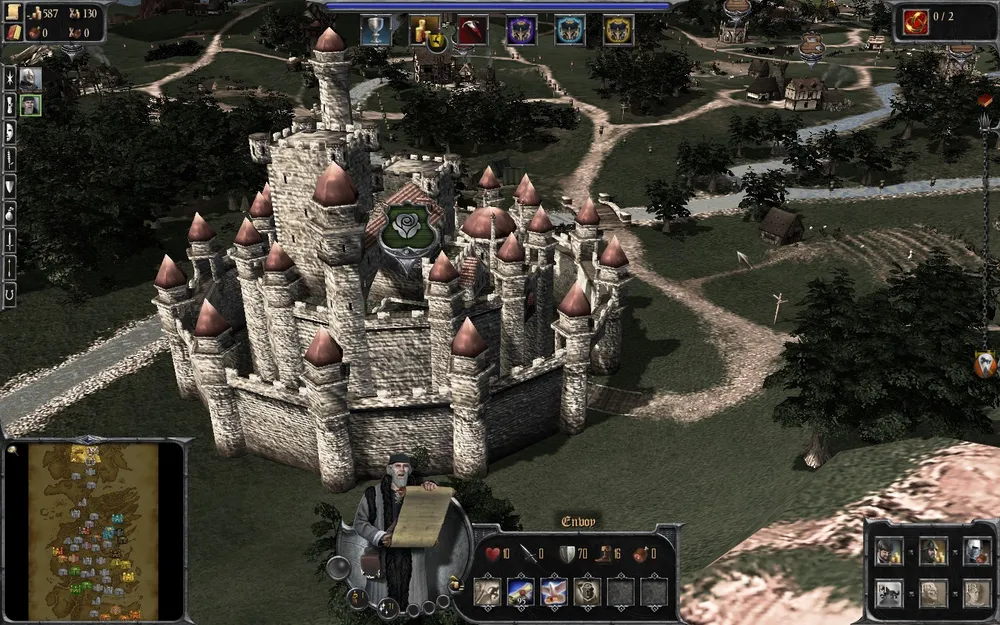Click the purple crest emblem
The image size is (1000, 625).
(x=521, y=30)
